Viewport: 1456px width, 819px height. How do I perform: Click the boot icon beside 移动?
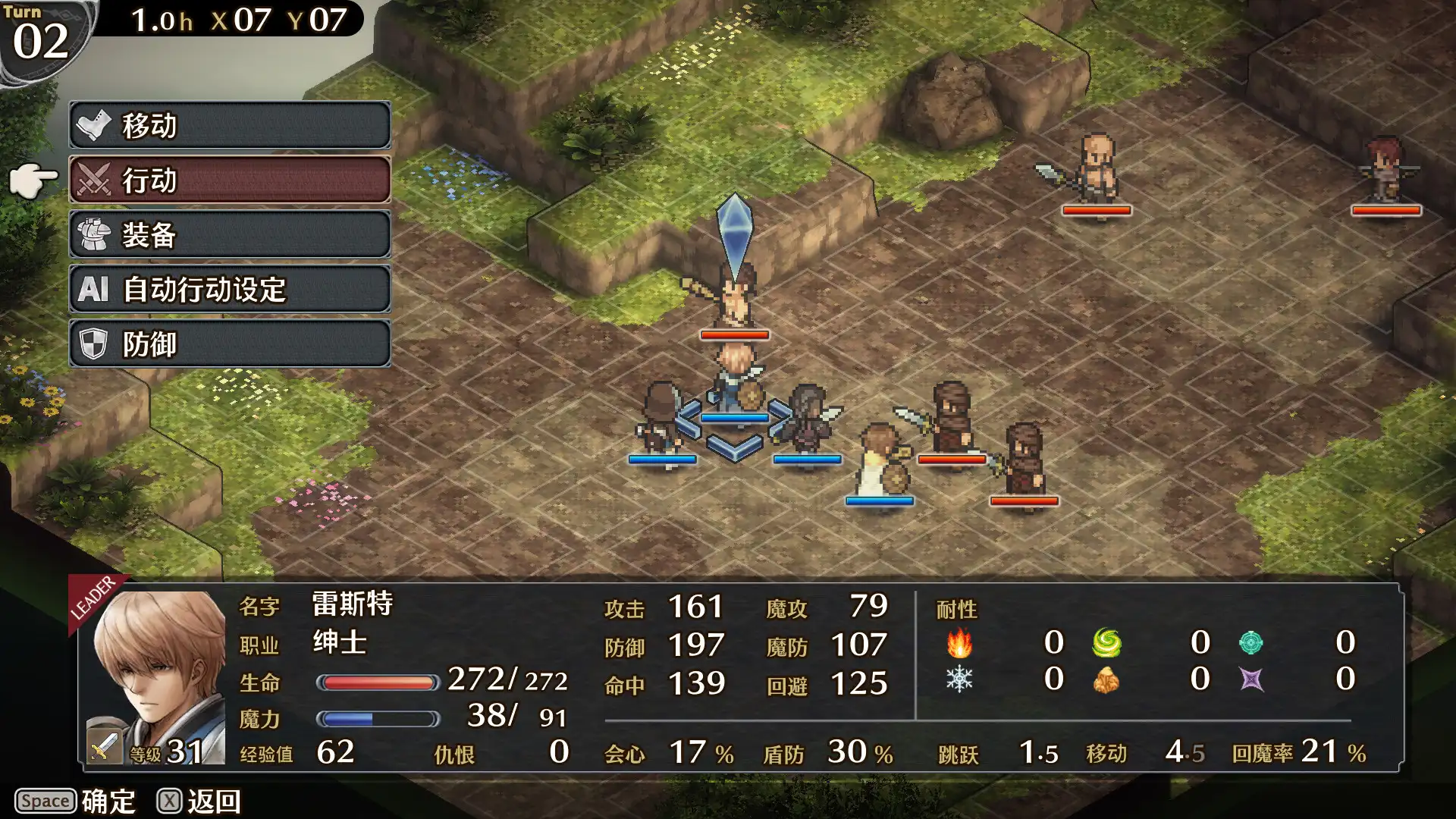pos(93,126)
